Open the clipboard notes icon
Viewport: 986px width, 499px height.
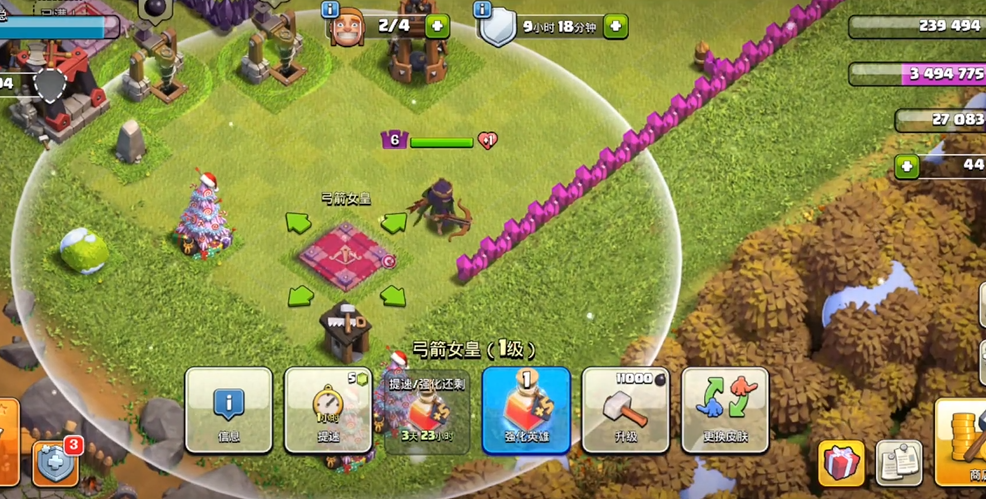coord(899,463)
